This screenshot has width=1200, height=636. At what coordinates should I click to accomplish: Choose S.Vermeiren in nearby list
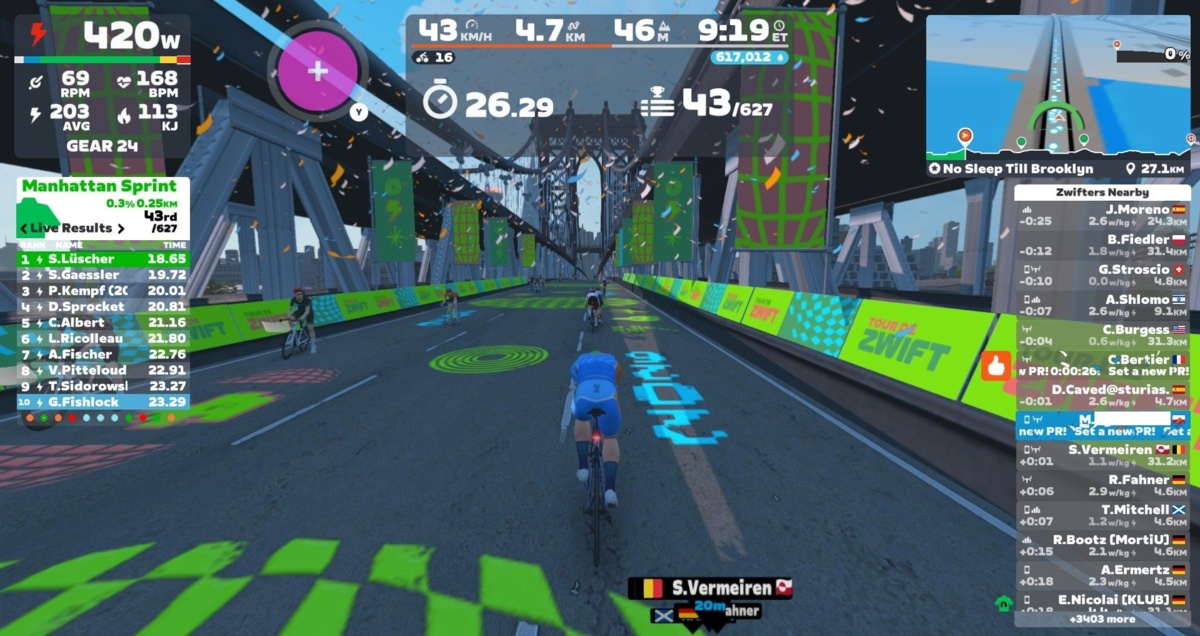[1102, 455]
